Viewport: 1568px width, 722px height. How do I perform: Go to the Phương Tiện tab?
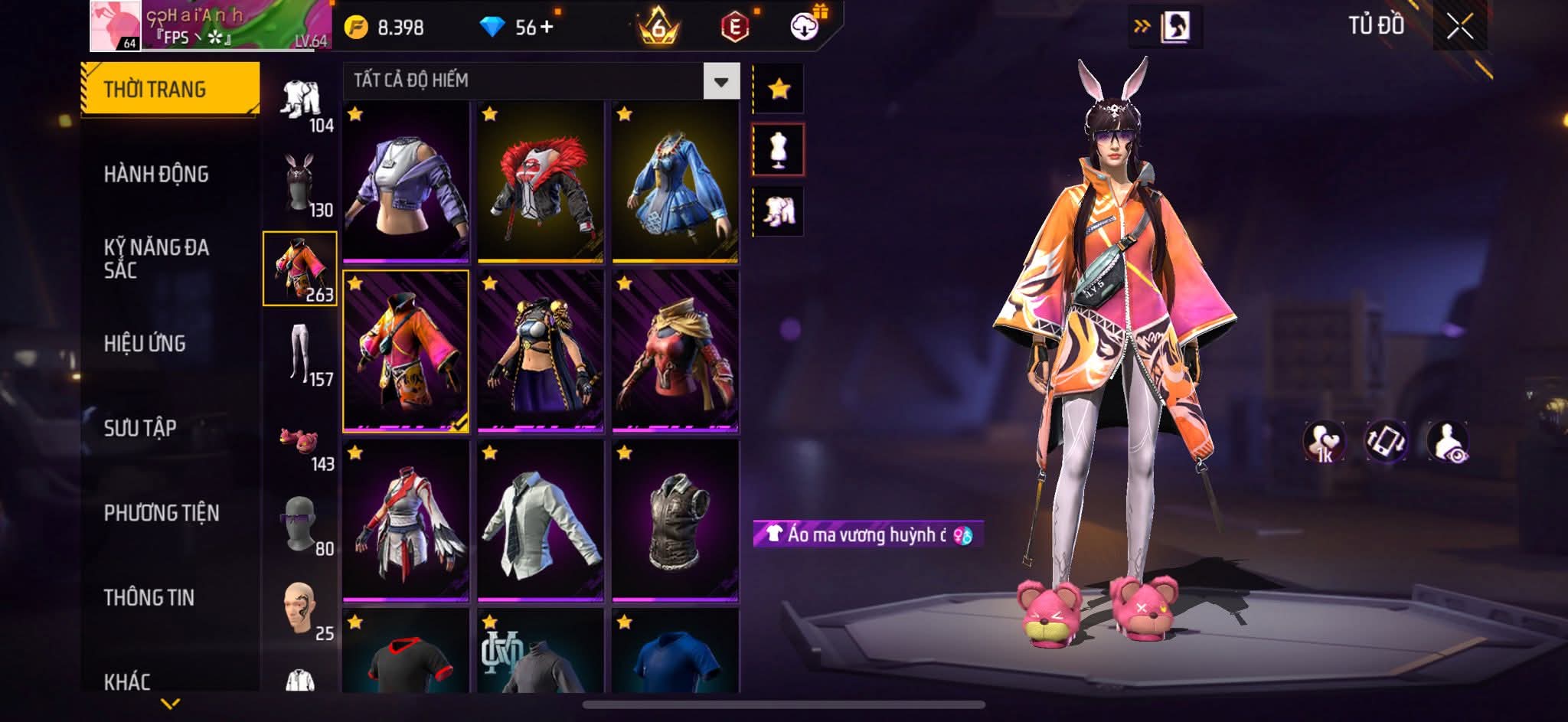click(x=162, y=513)
